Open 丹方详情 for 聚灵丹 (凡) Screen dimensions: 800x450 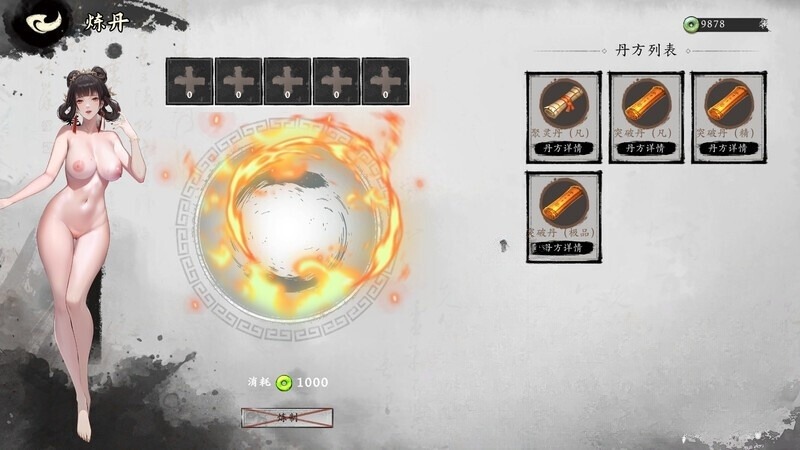(x=563, y=148)
